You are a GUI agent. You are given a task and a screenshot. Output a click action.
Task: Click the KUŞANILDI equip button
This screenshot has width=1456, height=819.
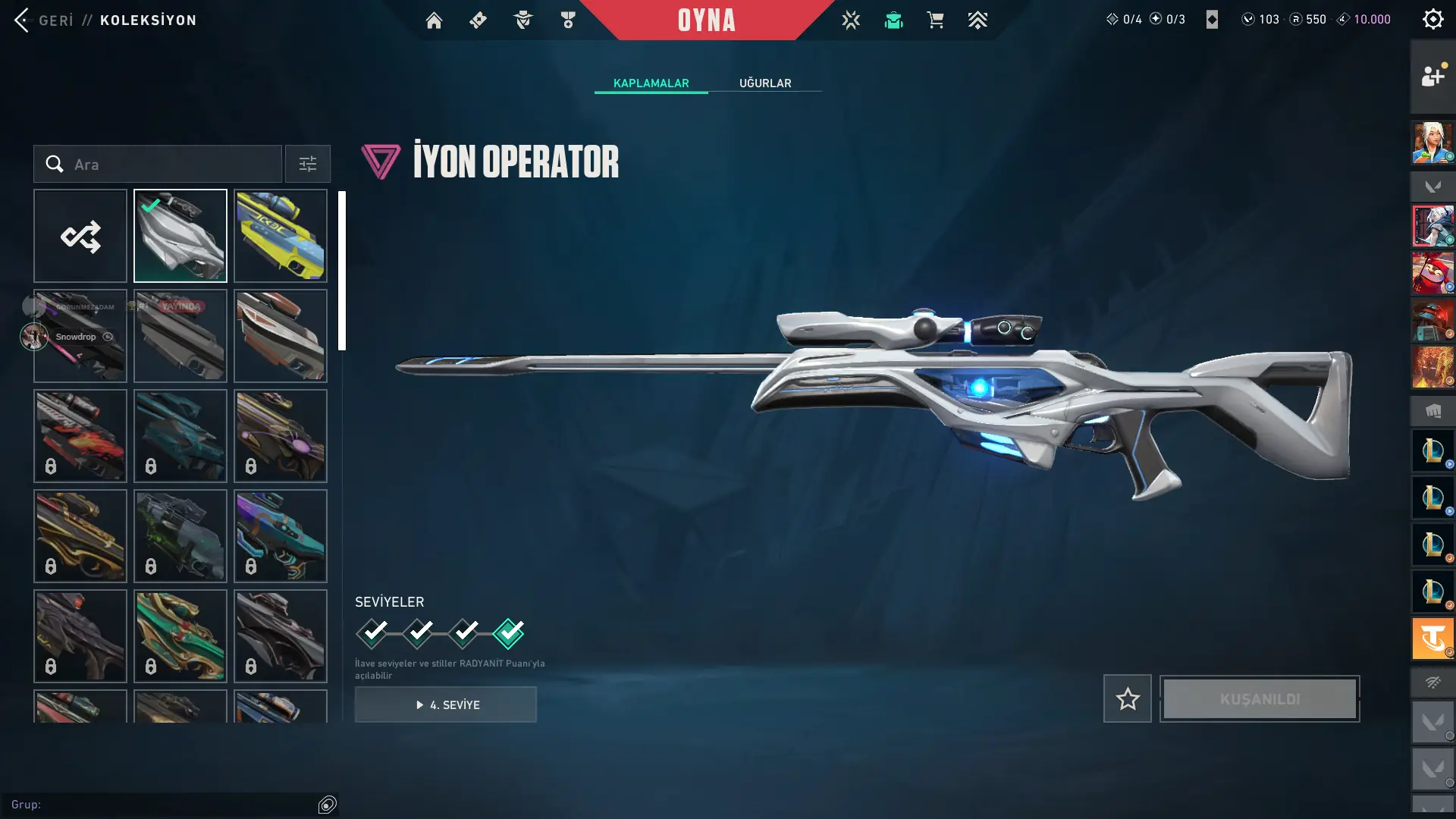pos(1260,699)
